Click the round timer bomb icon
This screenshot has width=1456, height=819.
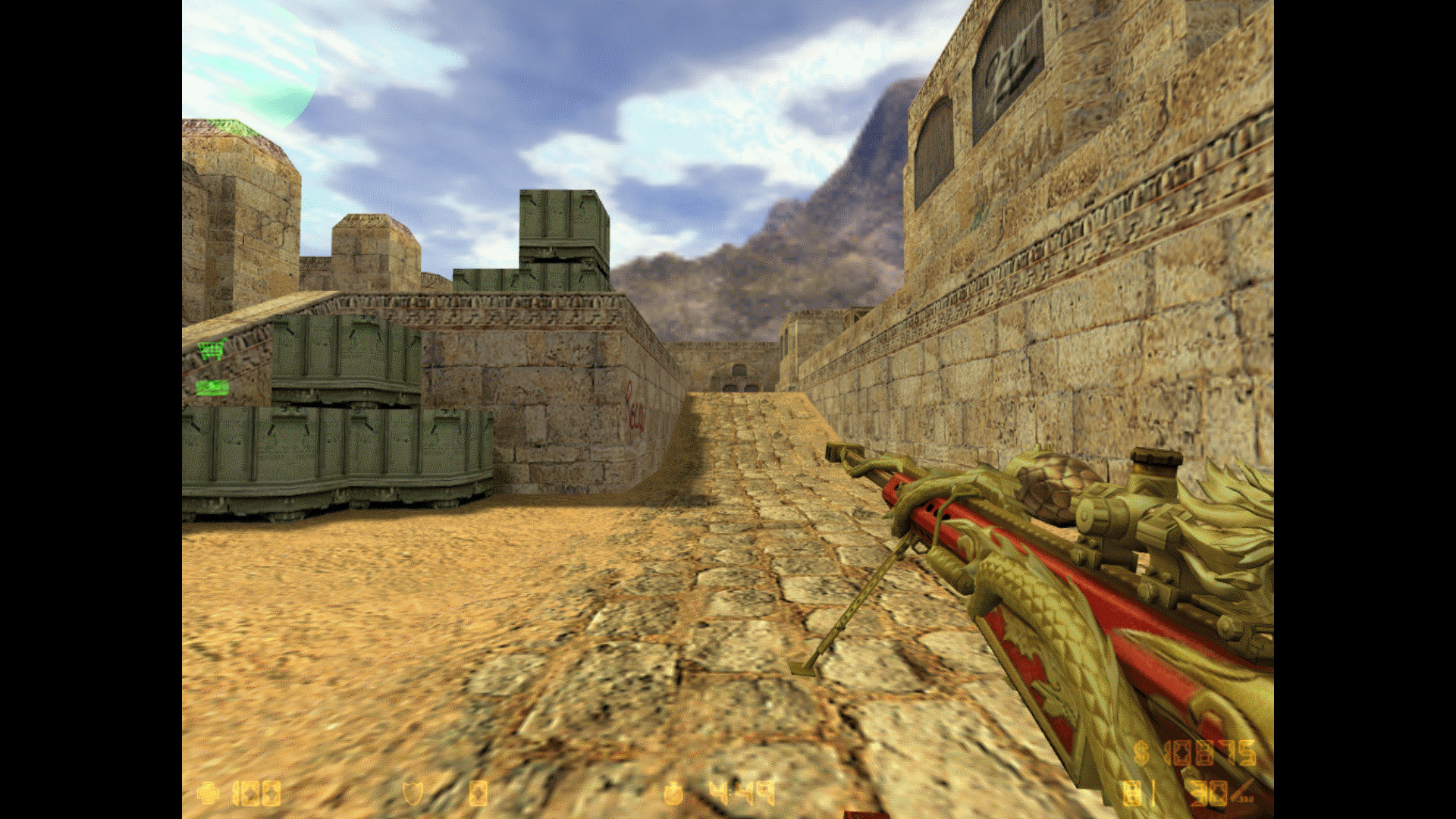pyautogui.click(x=673, y=793)
